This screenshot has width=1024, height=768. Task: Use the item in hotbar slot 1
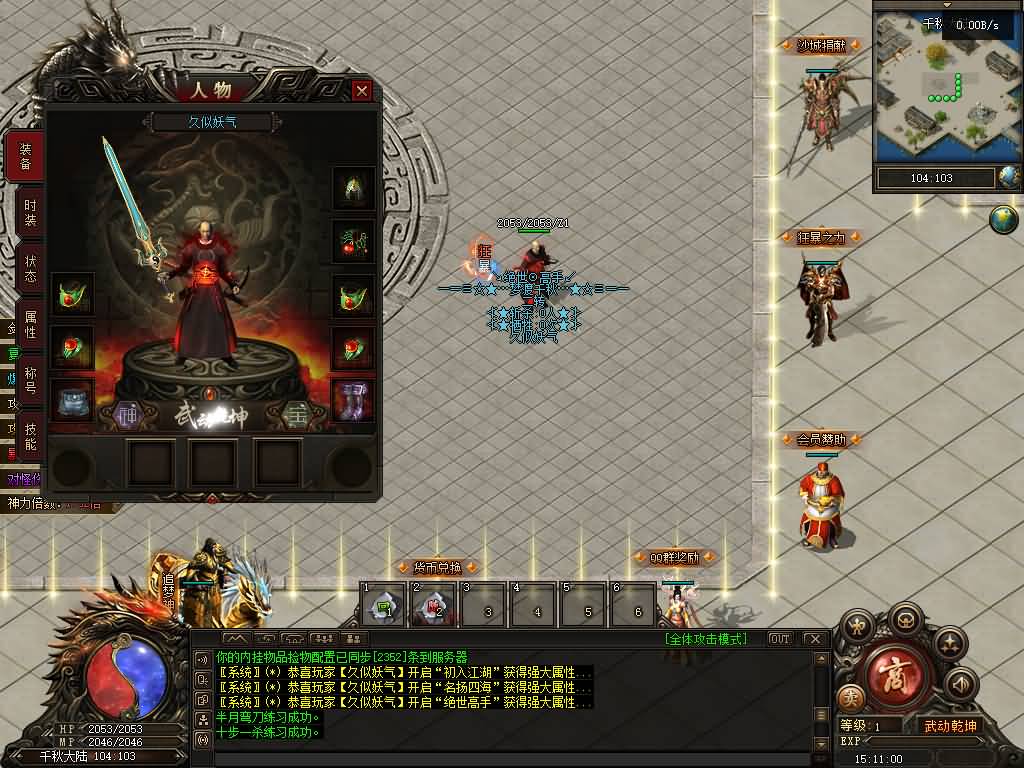pyautogui.click(x=383, y=604)
